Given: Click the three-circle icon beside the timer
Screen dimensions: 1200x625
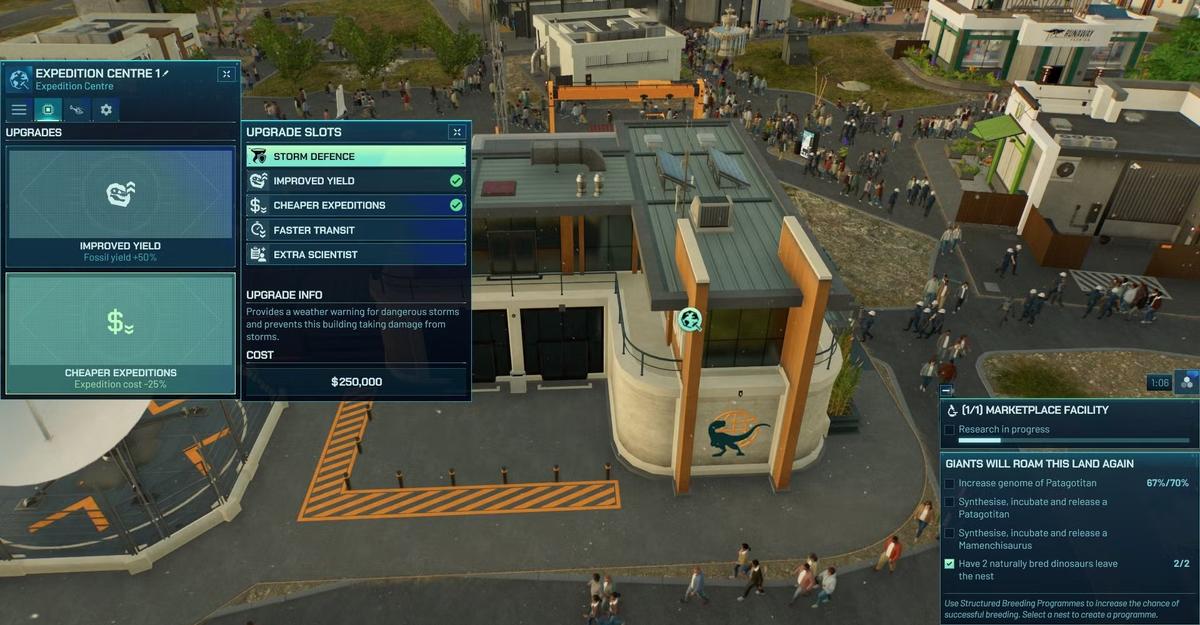Looking at the screenshot, I should coord(1186,382).
